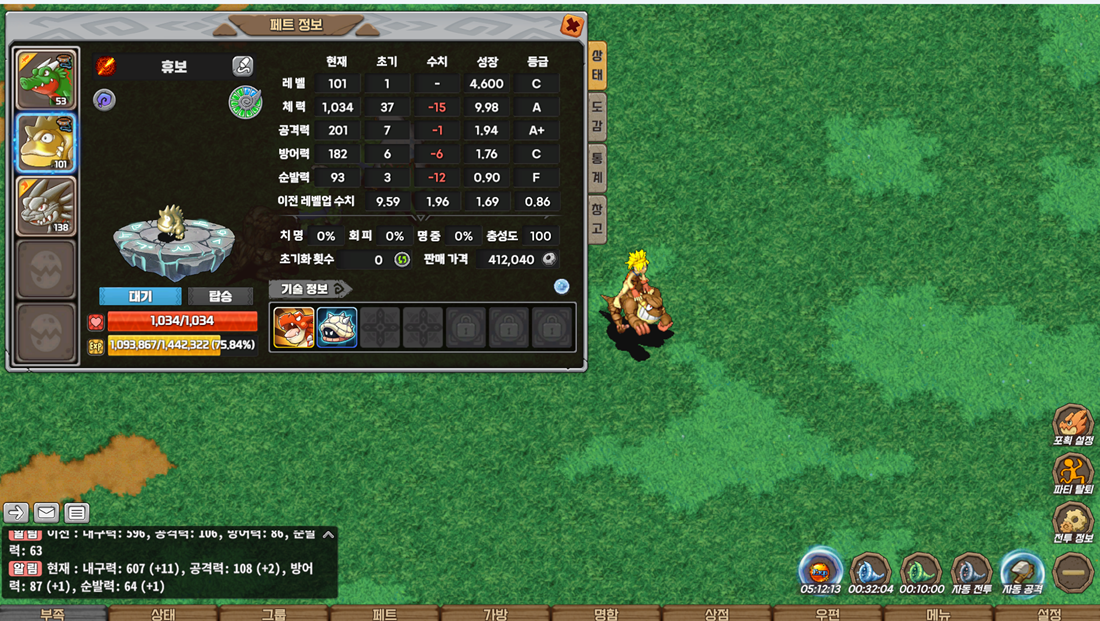This screenshot has width=1100, height=621.
Task: Open the 설정 settings menu
Action: coord(1049,613)
